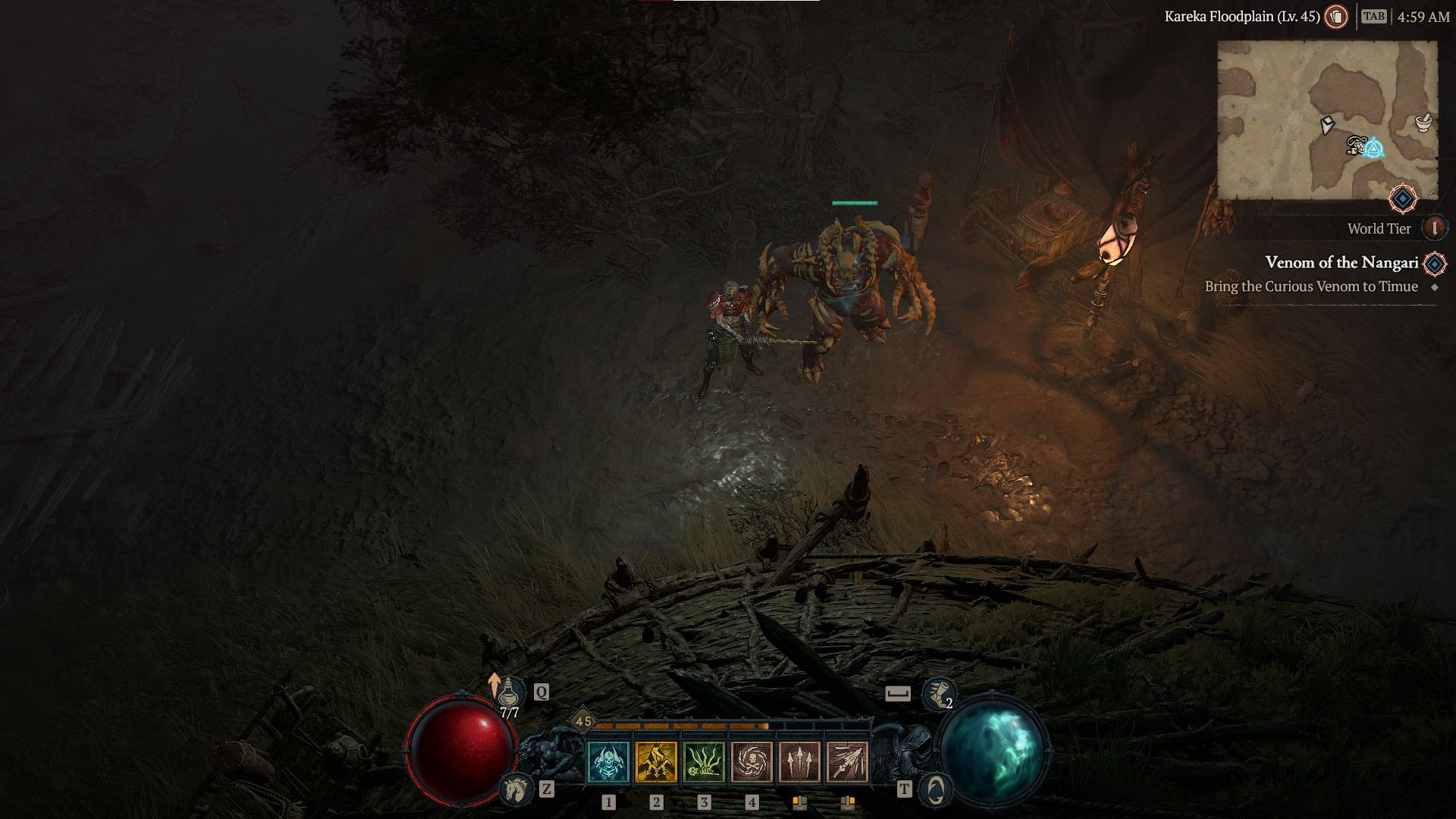Activate the bone spear skill icon
Viewport: 1456px width, 819px height.
pyautogui.click(x=847, y=761)
